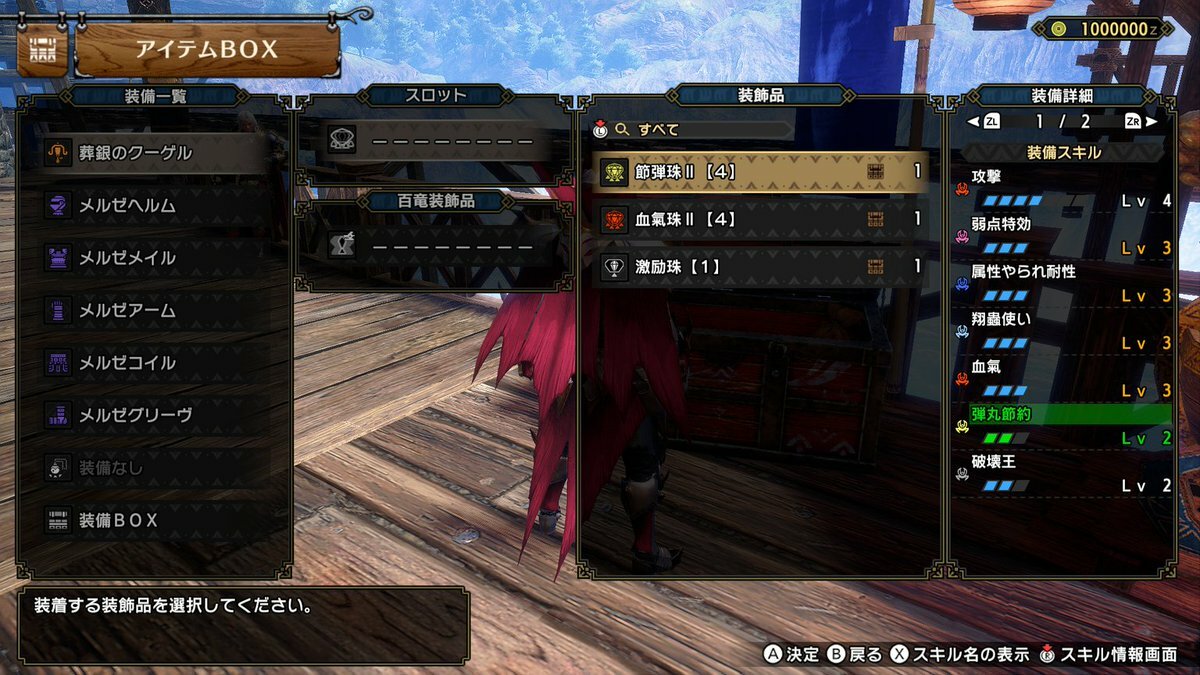This screenshot has width=1200, height=675.
Task: Click the アイテムBOX title banner
Action: 207,50
